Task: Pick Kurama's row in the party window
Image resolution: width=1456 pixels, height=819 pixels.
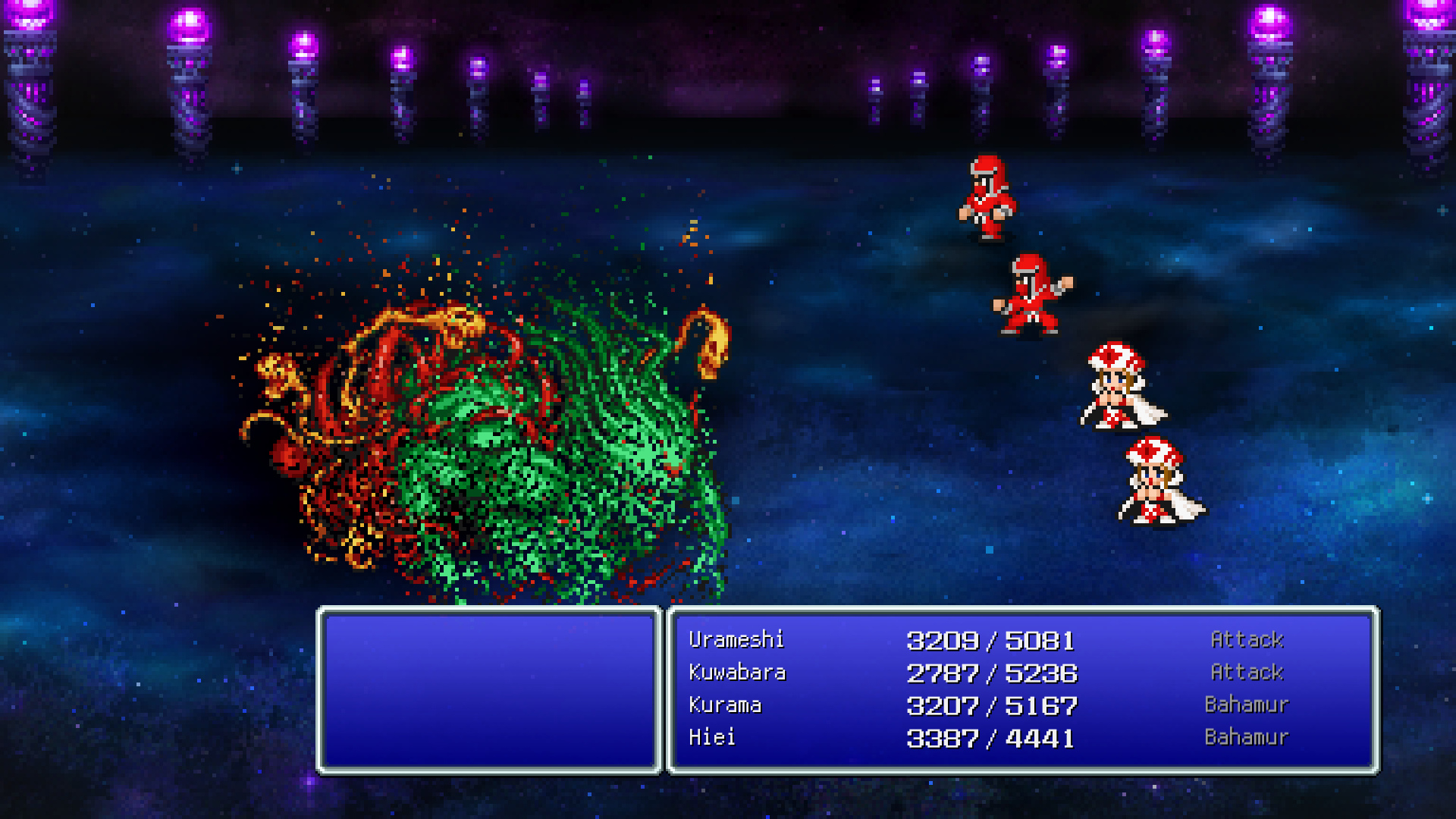Action: pyautogui.click(x=725, y=705)
